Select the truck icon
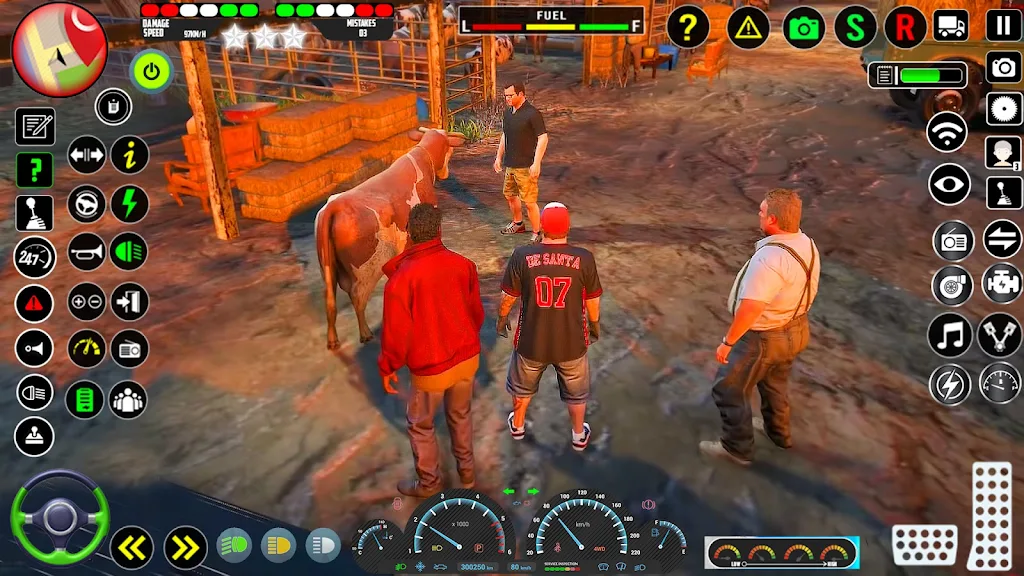The height and width of the screenshot is (576, 1024). (x=950, y=27)
